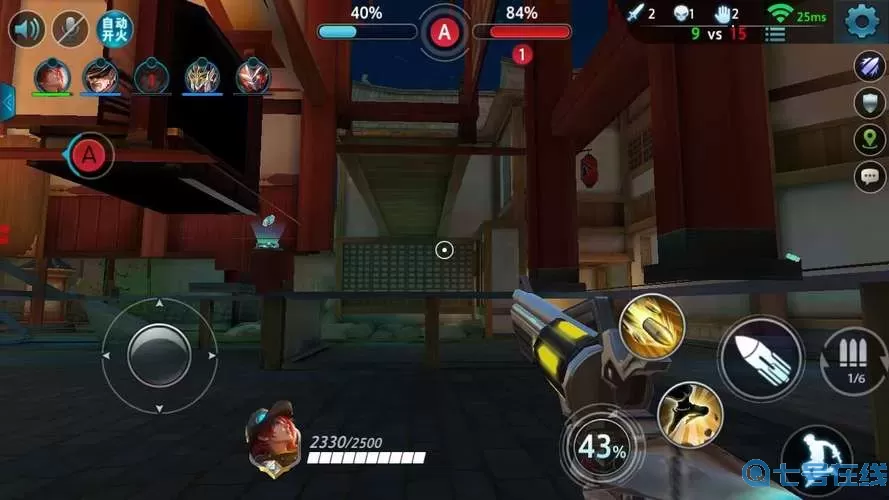The width and height of the screenshot is (889, 500).
Task: Open the scoreboard list icon
Action: click(775, 34)
